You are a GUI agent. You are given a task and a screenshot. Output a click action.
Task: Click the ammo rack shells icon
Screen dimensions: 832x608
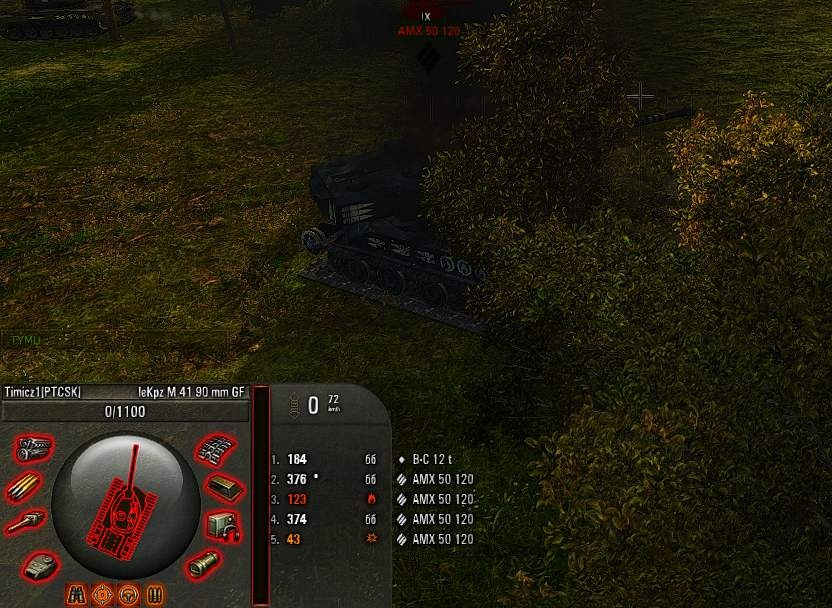pos(24,488)
